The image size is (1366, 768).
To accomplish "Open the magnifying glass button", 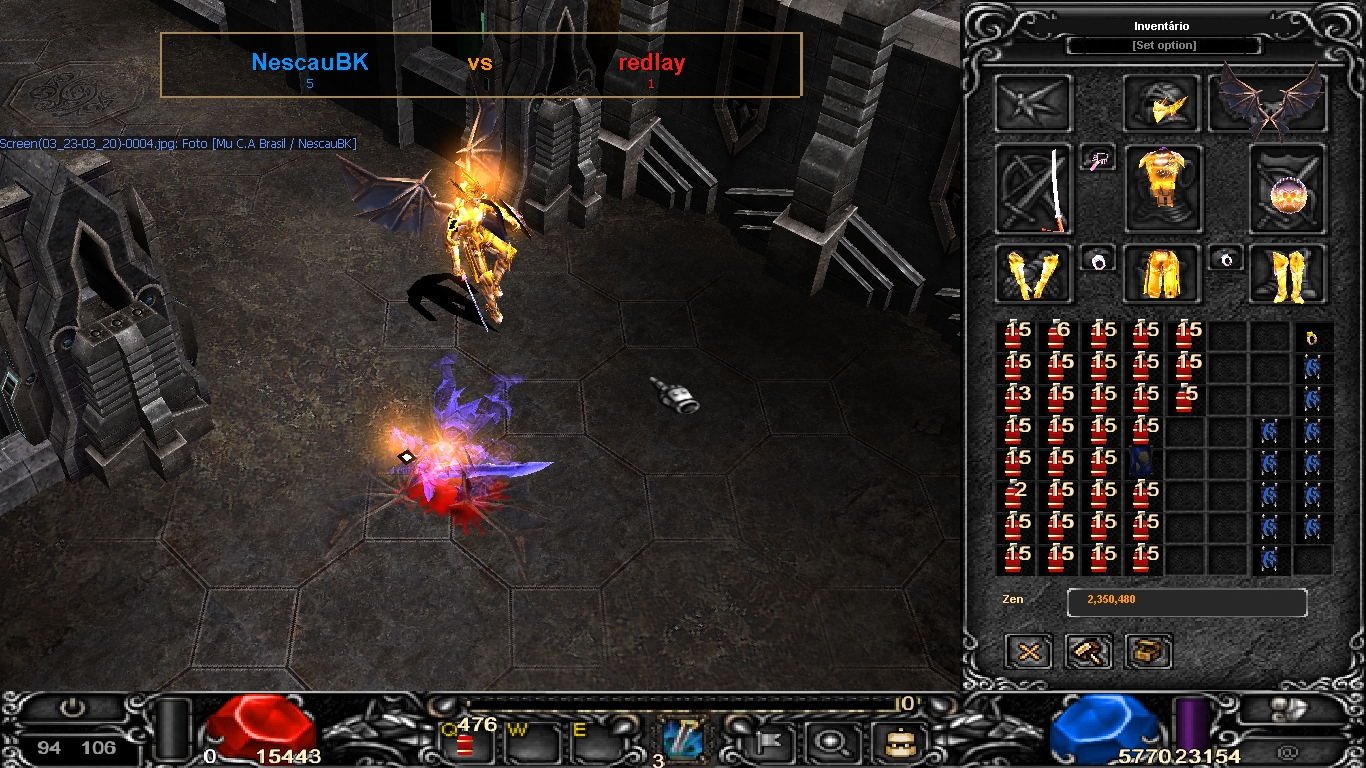I will point(829,742).
